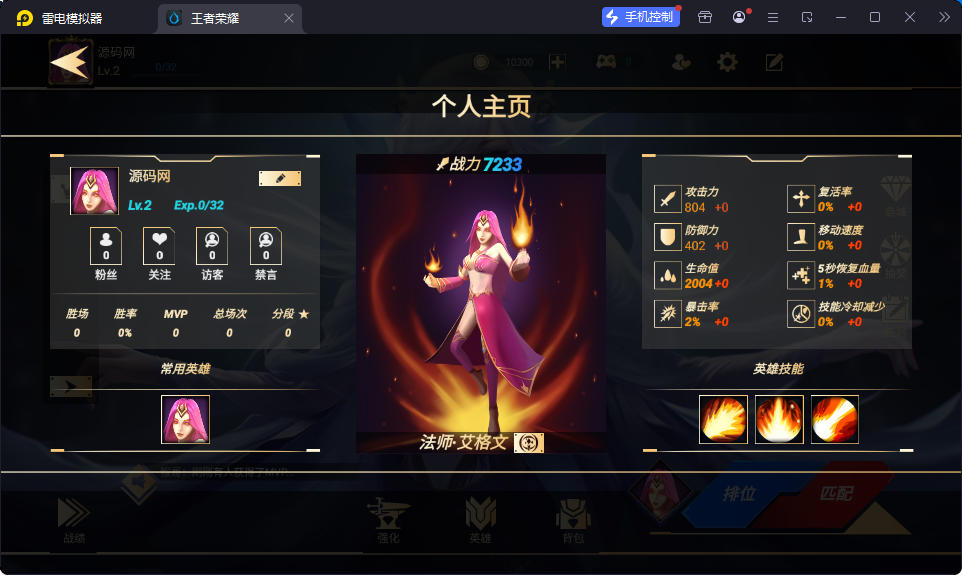The image size is (962, 575).
Task: Open the emulator hamburger menu
Action: 772,17
